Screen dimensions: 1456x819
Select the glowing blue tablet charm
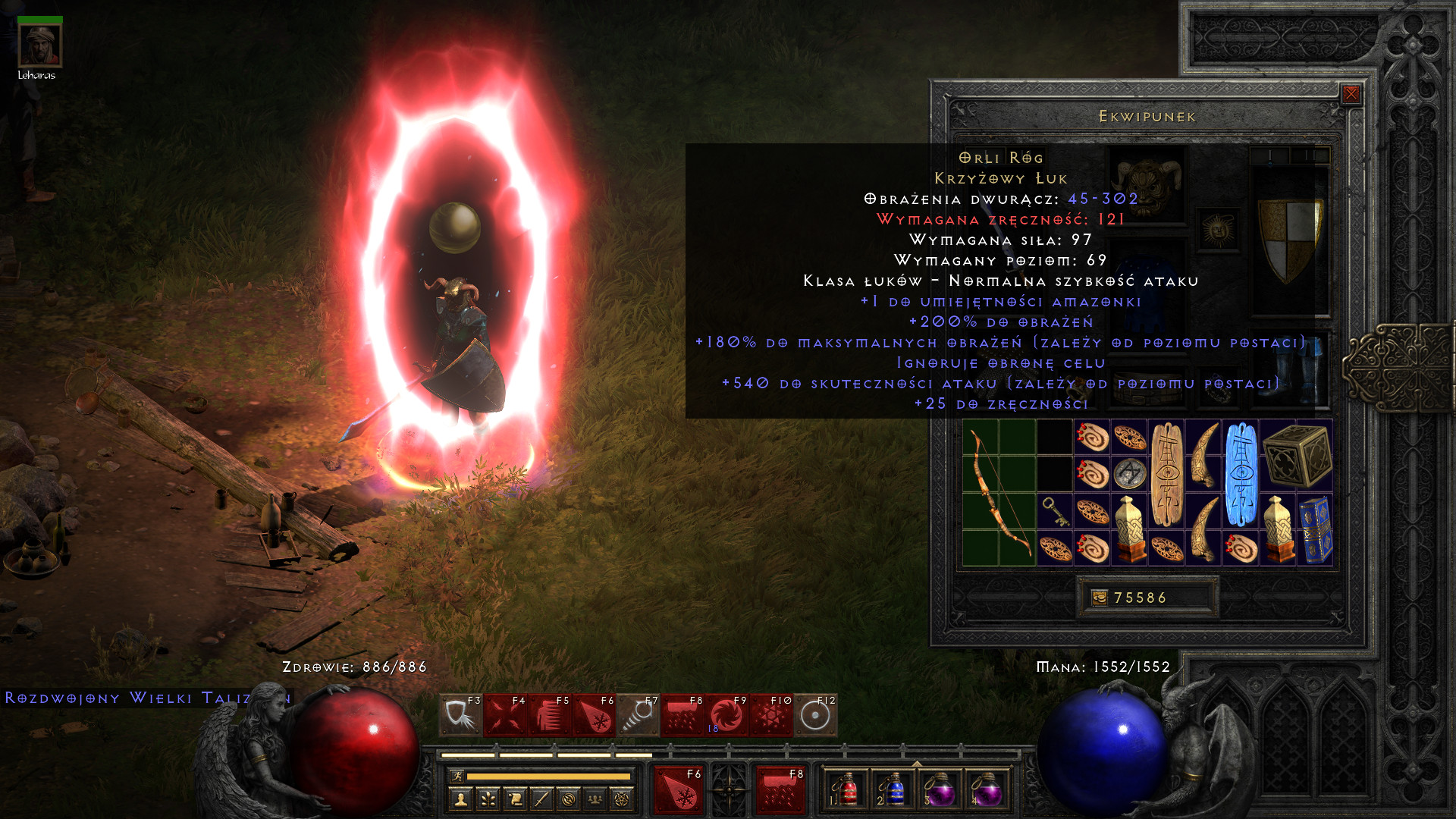[x=1241, y=474]
